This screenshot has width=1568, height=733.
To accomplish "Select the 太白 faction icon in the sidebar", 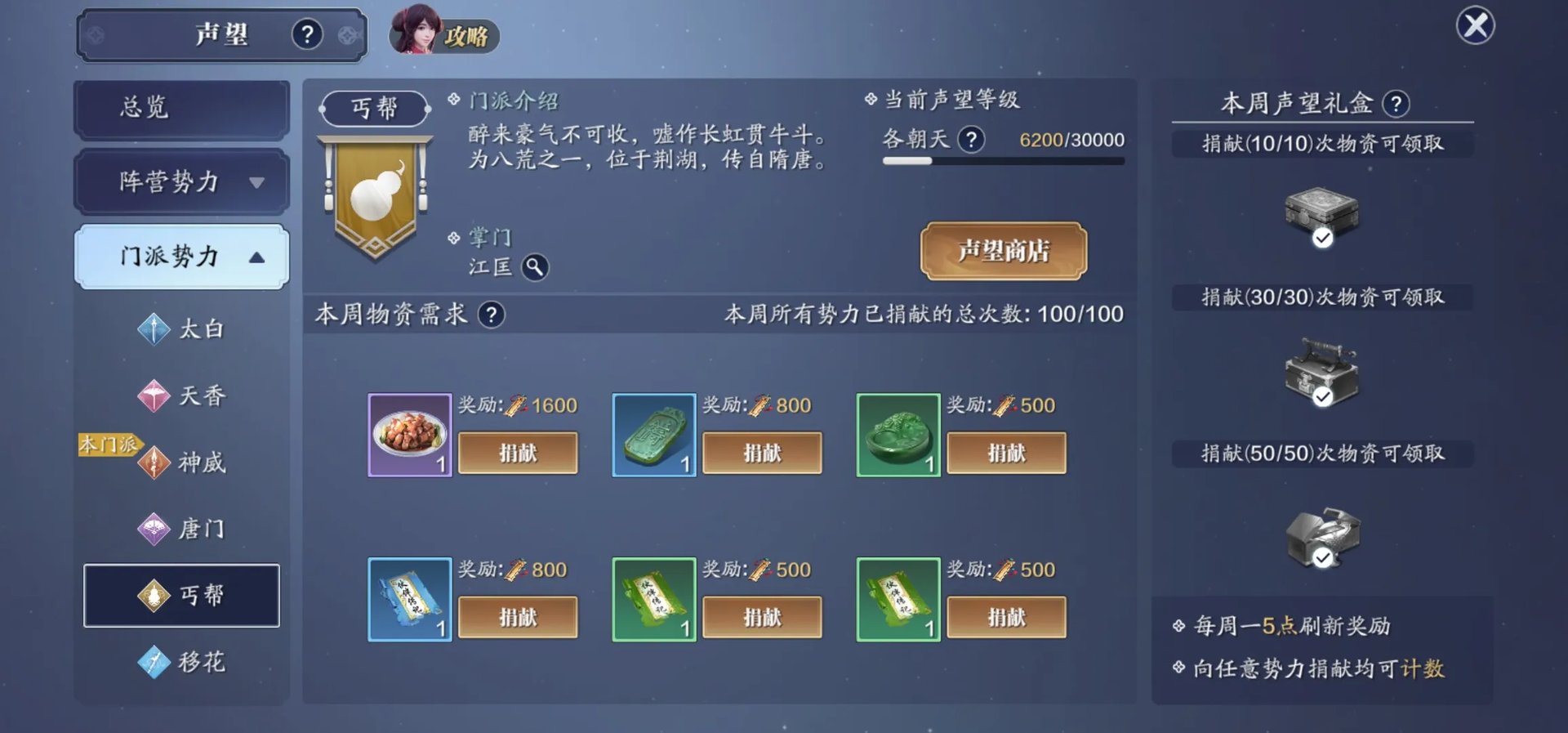I will (154, 329).
